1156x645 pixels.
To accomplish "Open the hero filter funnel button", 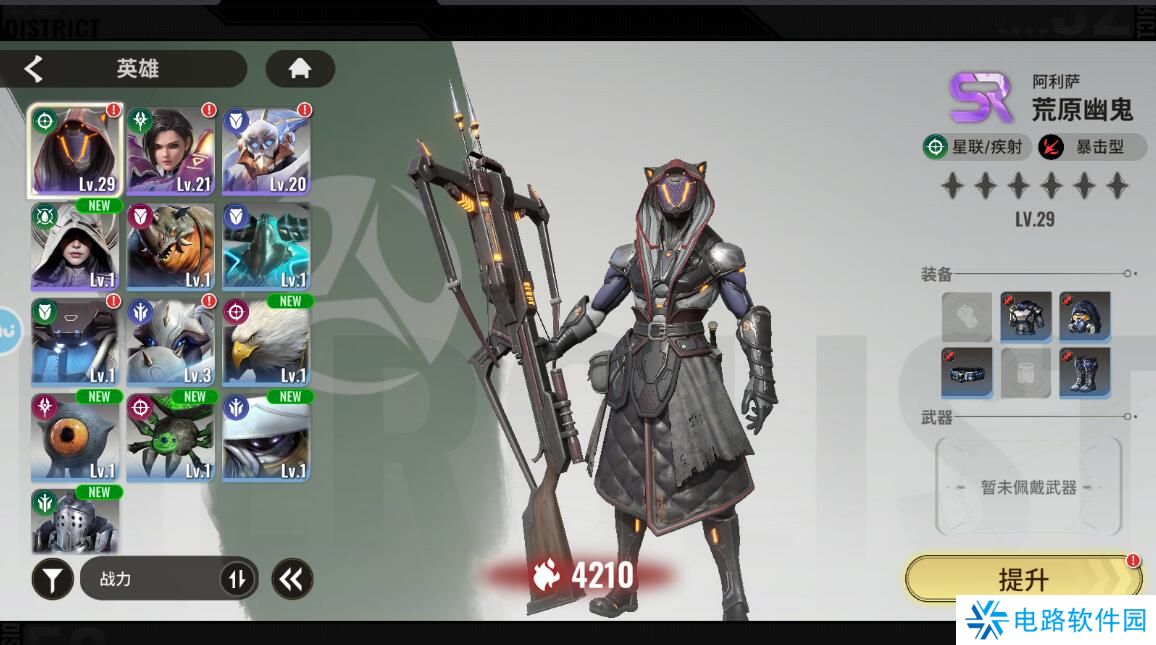I will 52,579.
